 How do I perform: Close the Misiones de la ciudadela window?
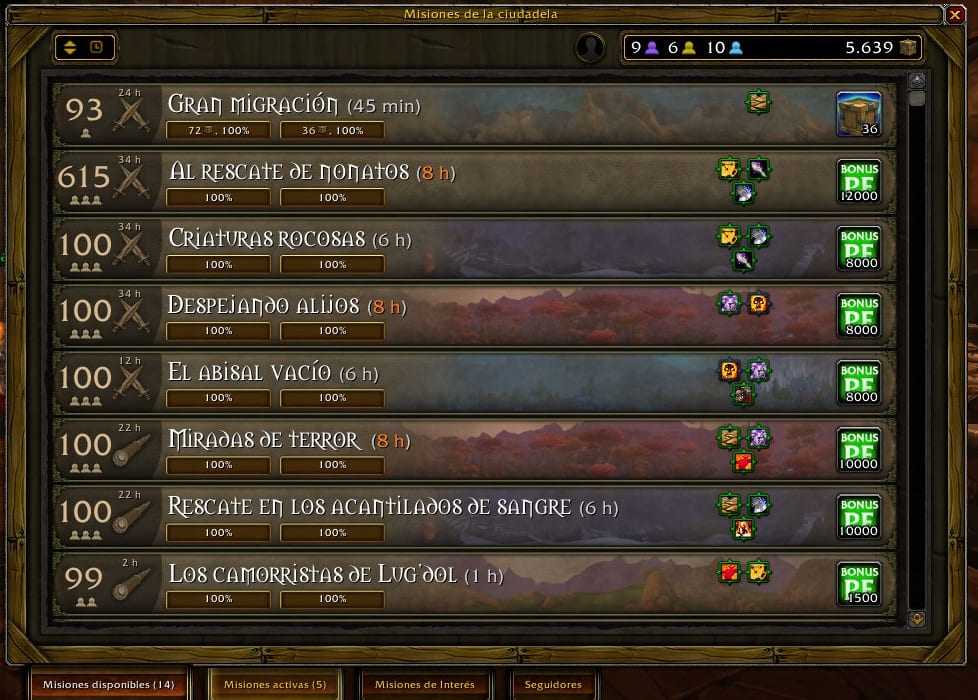[x=954, y=14]
